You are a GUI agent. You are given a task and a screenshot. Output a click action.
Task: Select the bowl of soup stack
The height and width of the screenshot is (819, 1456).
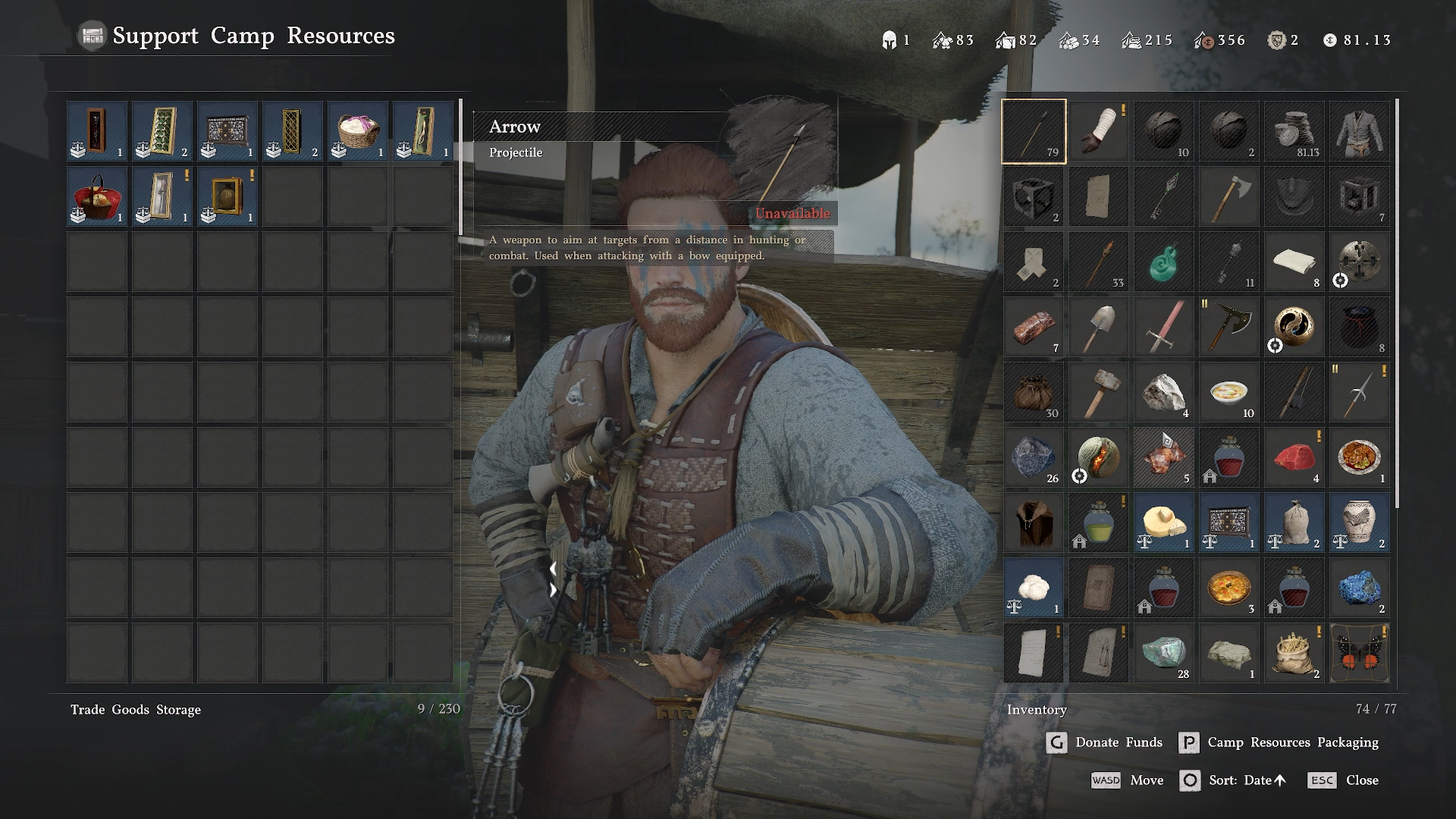point(1229,392)
